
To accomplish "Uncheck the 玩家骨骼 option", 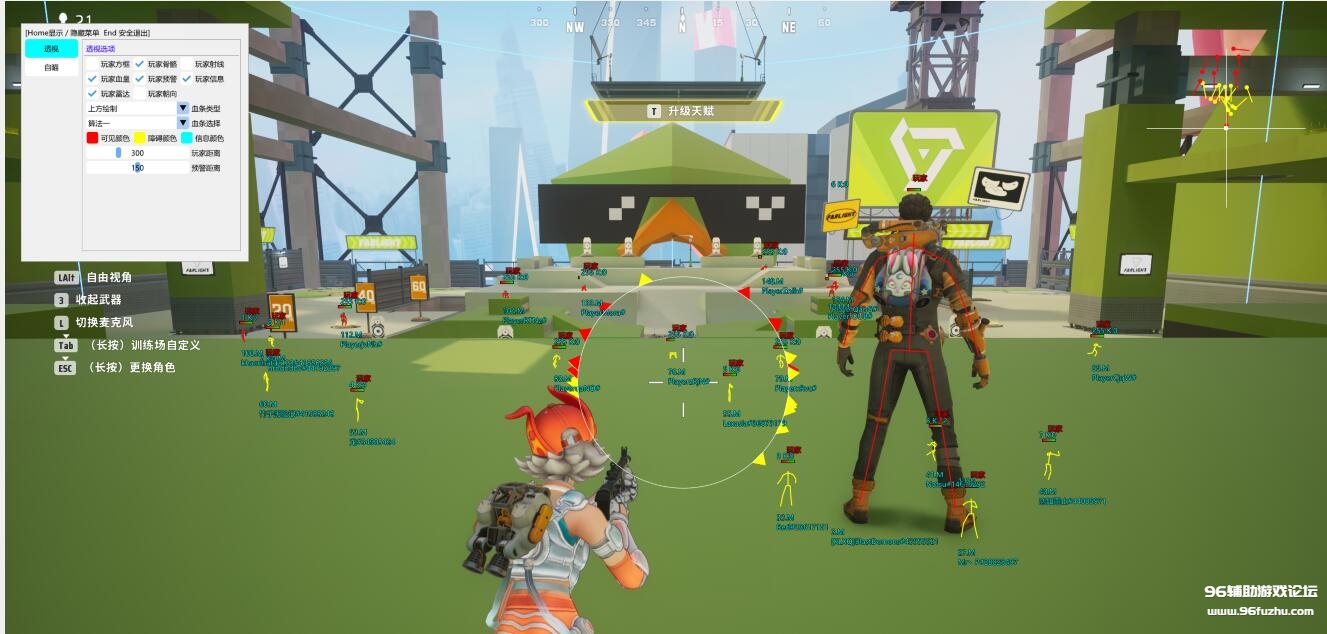I will tap(139, 64).
